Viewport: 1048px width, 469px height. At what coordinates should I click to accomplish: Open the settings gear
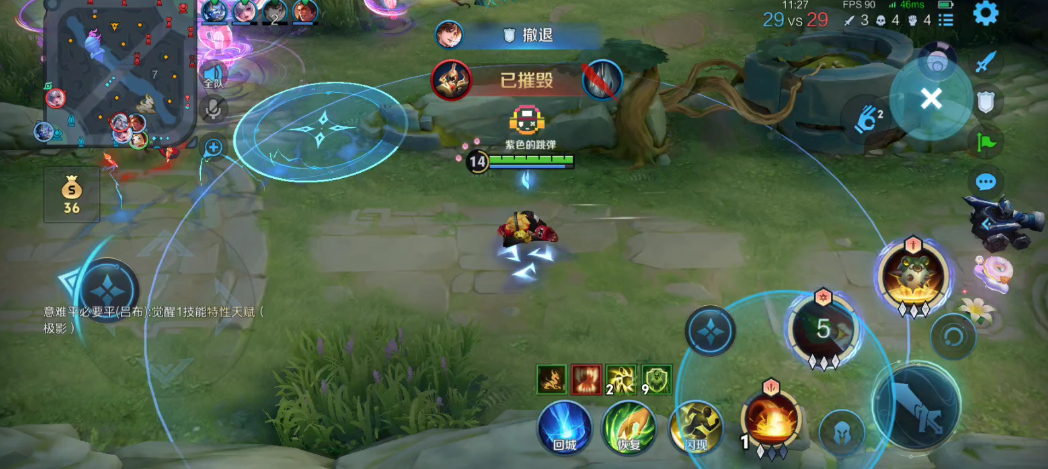tap(986, 14)
